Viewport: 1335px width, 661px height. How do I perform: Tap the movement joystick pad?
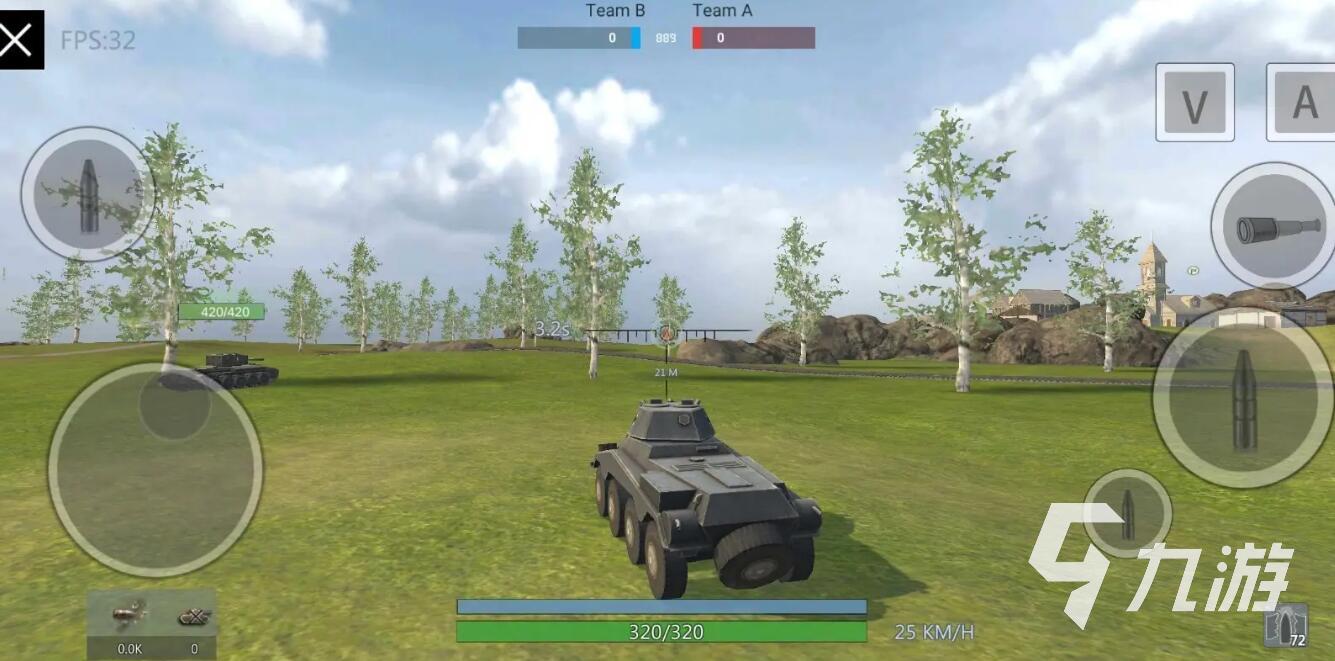[x=155, y=469]
